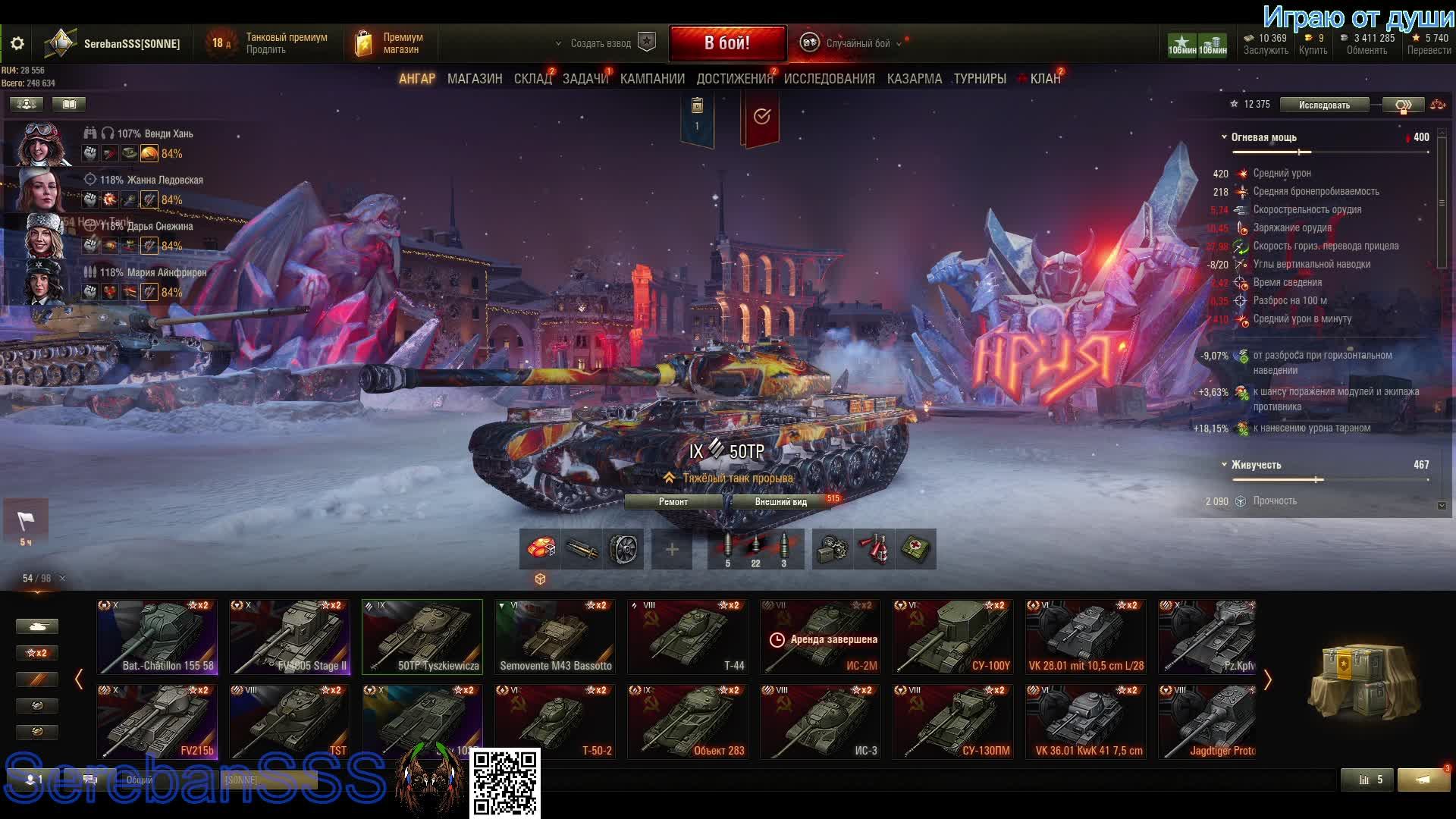Start the battle with the В бой! button
The image size is (1456, 819).
click(726, 43)
